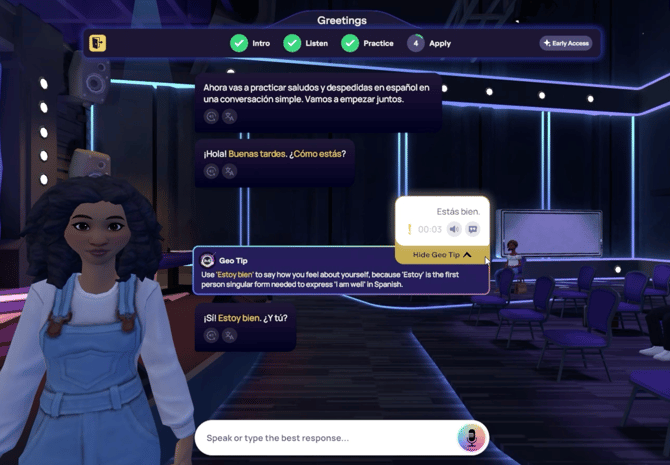
Task: Translate the '¡Hola! Buenas tardes' message
Action: [x=230, y=171]
